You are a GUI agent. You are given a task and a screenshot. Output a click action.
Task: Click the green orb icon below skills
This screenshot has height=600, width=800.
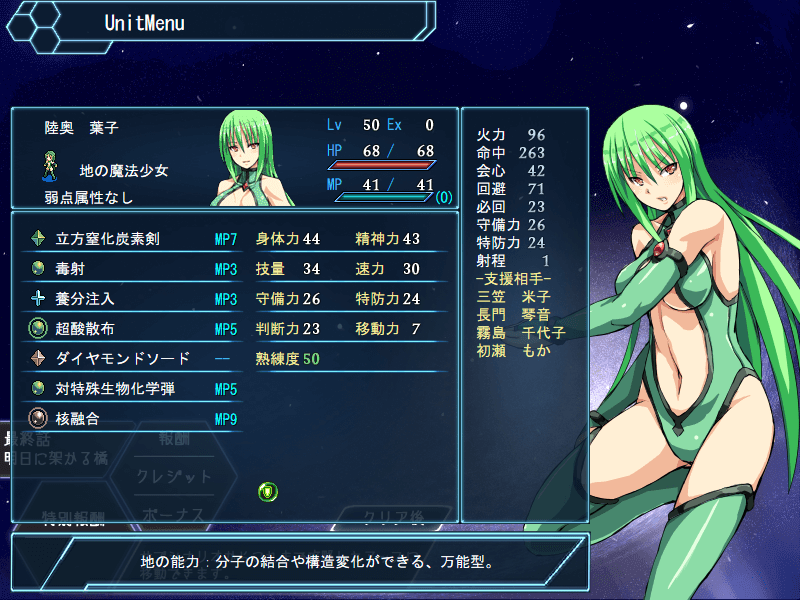267,491
